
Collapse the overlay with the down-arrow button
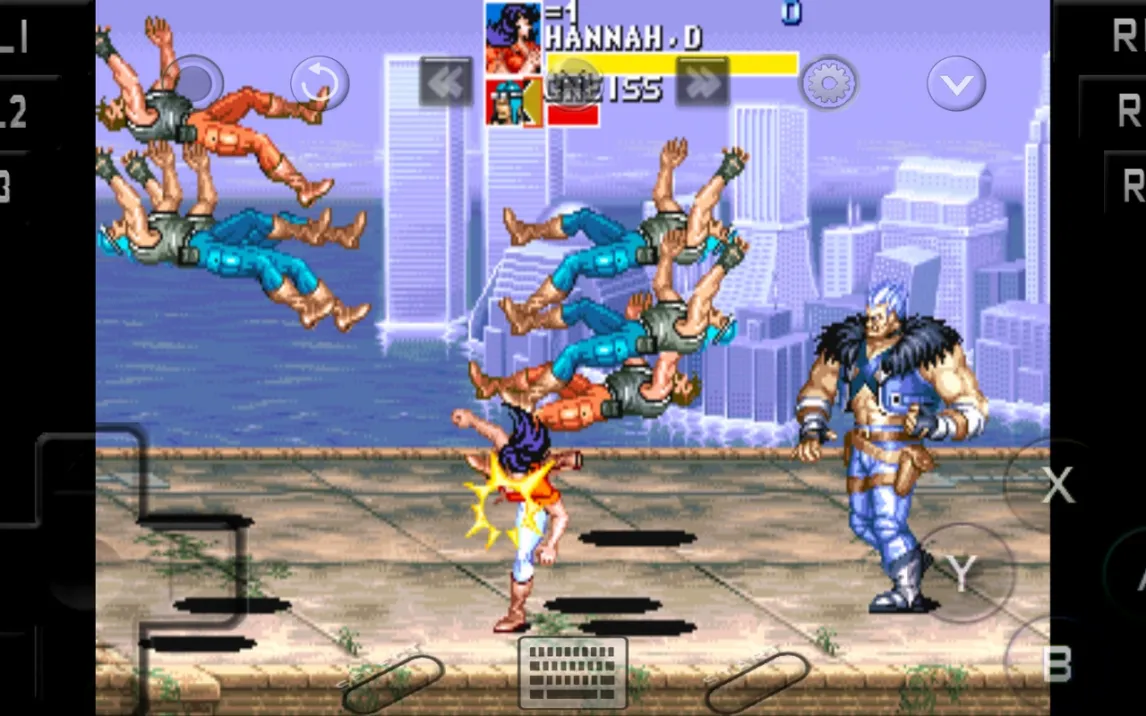(956, 83)
